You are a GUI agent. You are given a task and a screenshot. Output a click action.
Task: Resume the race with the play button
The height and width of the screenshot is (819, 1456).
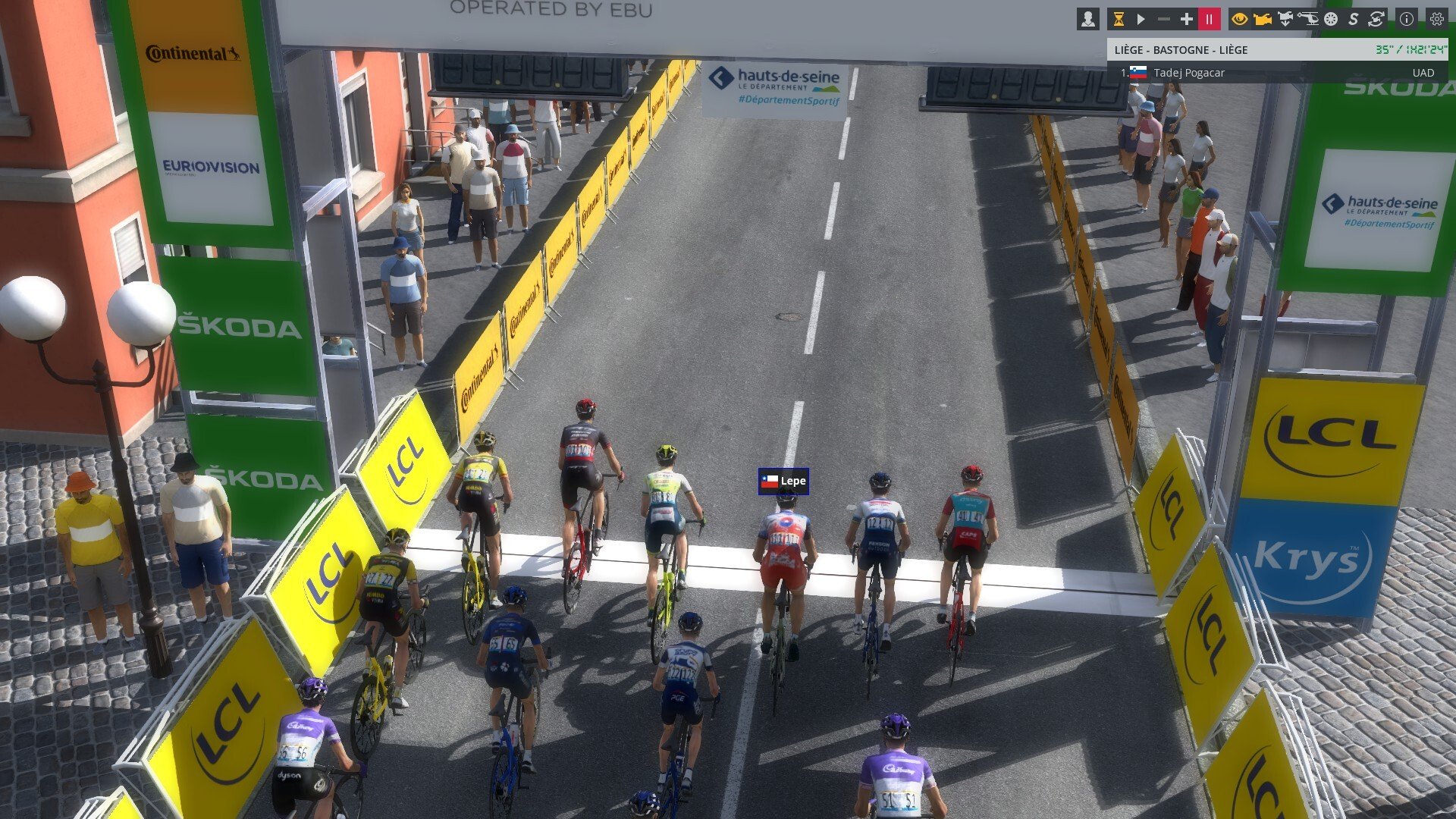[1141, 19]
